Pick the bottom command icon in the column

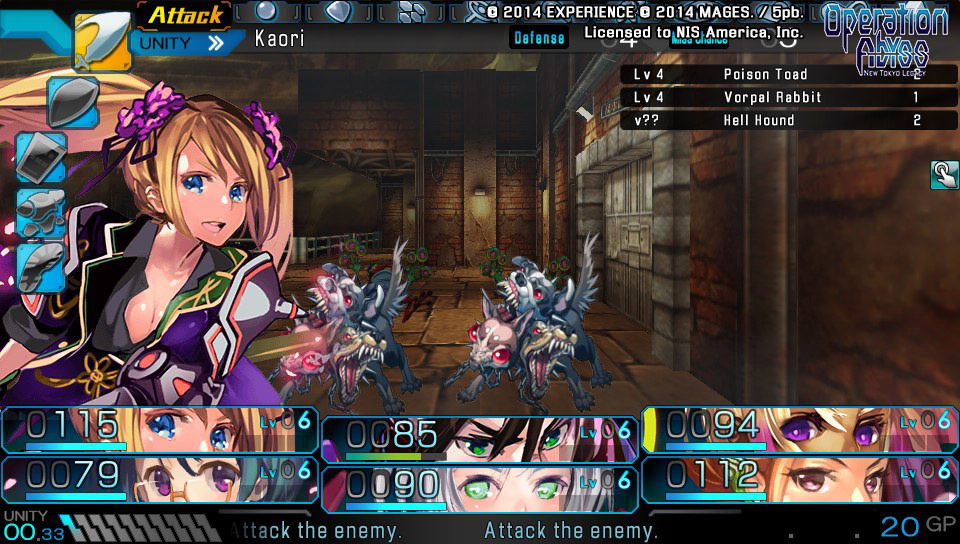41,265
